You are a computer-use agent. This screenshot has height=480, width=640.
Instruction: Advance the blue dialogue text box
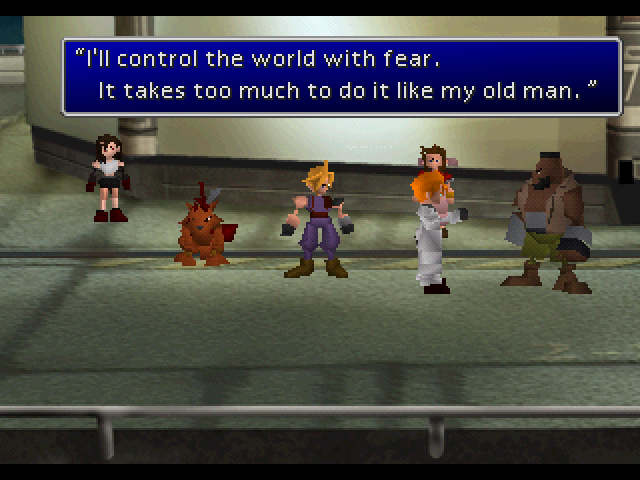[x=341, y=76]
